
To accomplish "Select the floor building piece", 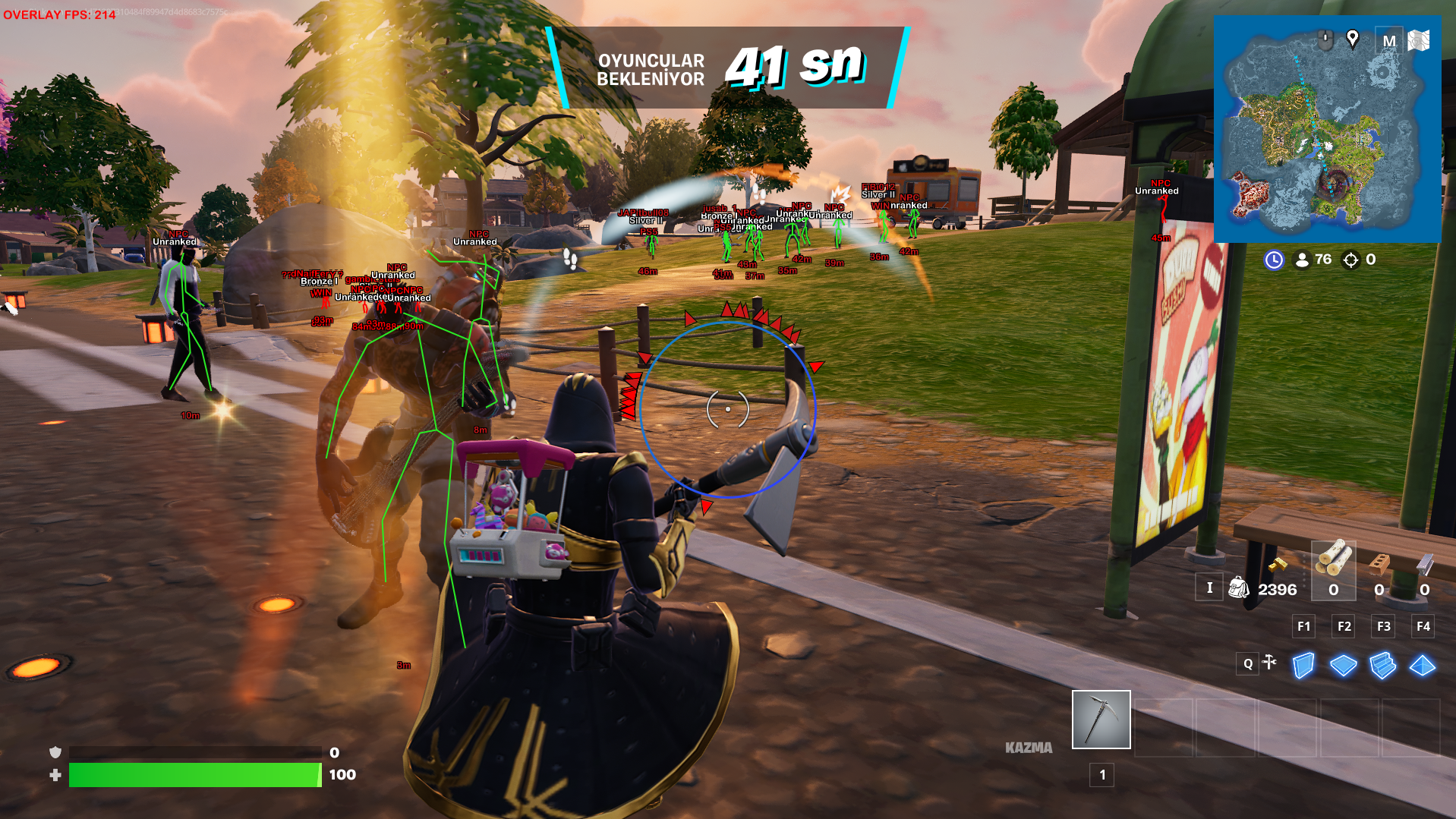I will (x=1343, y=666).
